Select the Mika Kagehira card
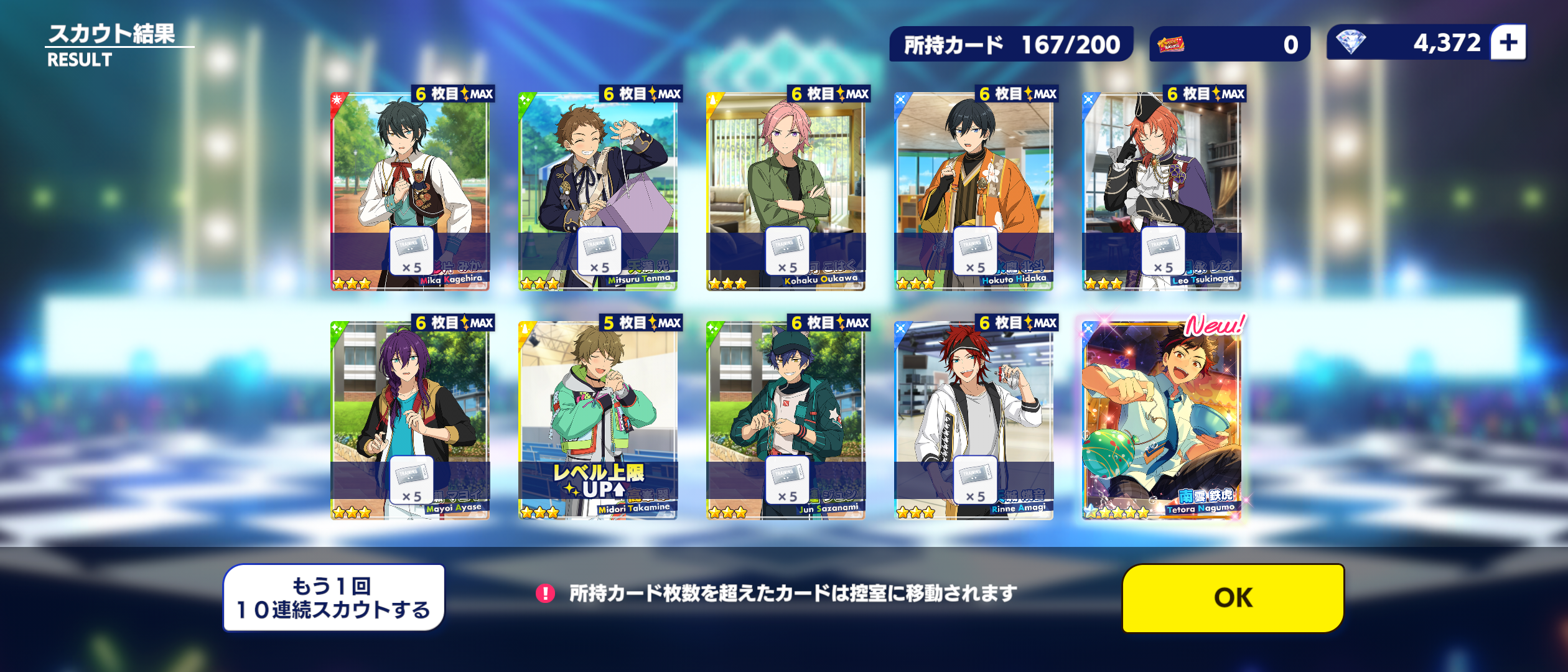Viewport: 1568px width, 672px height. (x=410, y=190)
